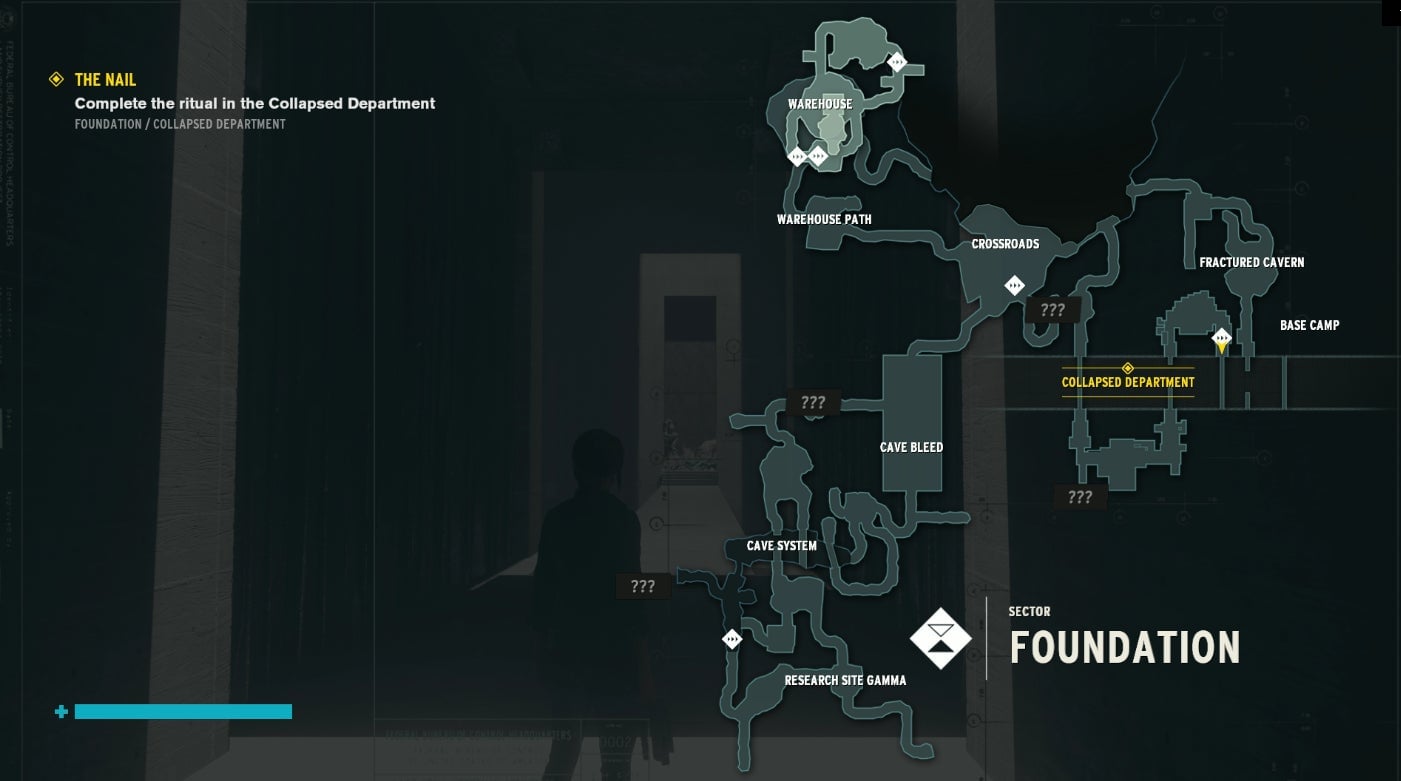
Task: Select the Foundation sector title text
Action: pos(1123,648)
